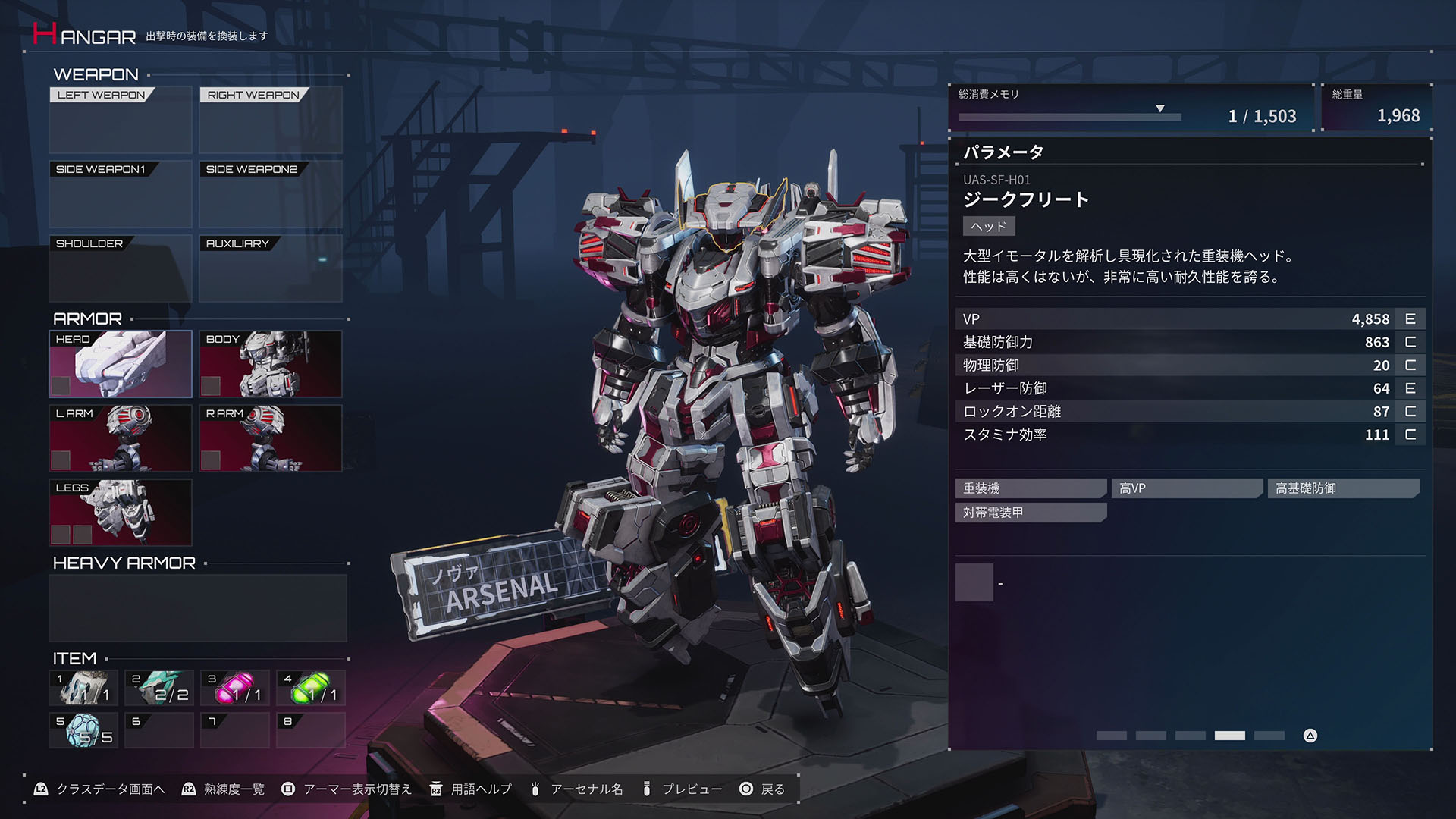
Task: Toggle the プレビュー preview mode
Action: click(692, 789)
